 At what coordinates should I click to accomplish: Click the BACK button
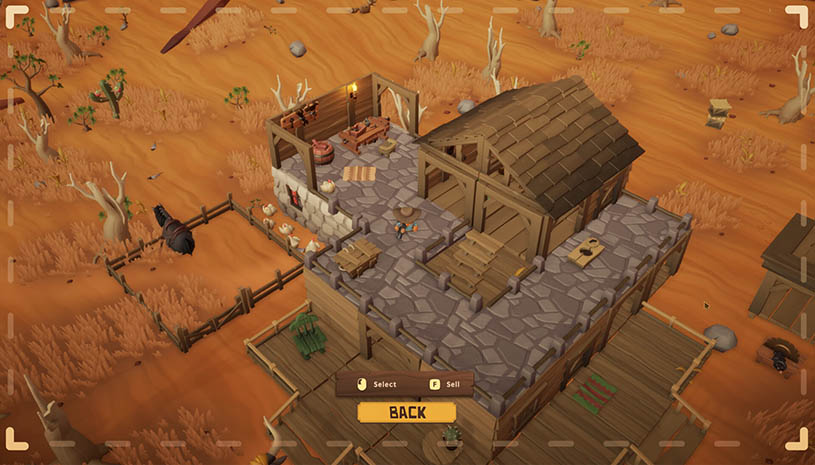pyautogui.click(x=406, y=412)
